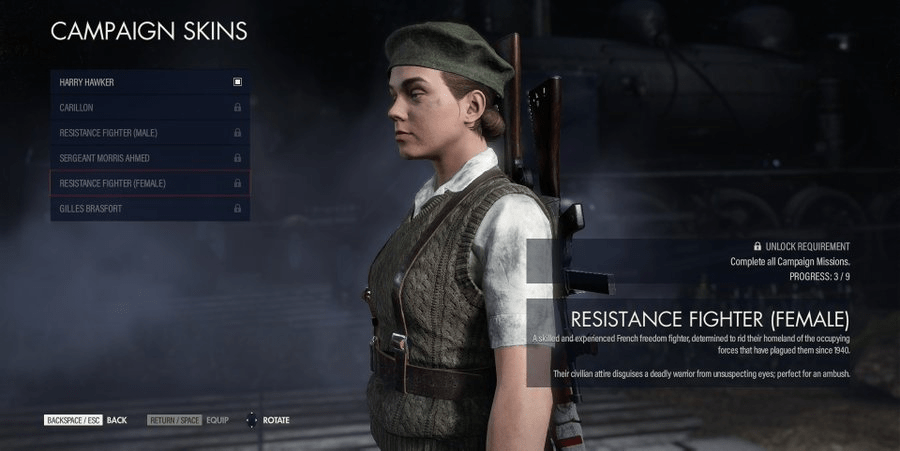900x451 pixels.
Task: Select the Harry Hawker skin
Action: click(x=149, y=81)
